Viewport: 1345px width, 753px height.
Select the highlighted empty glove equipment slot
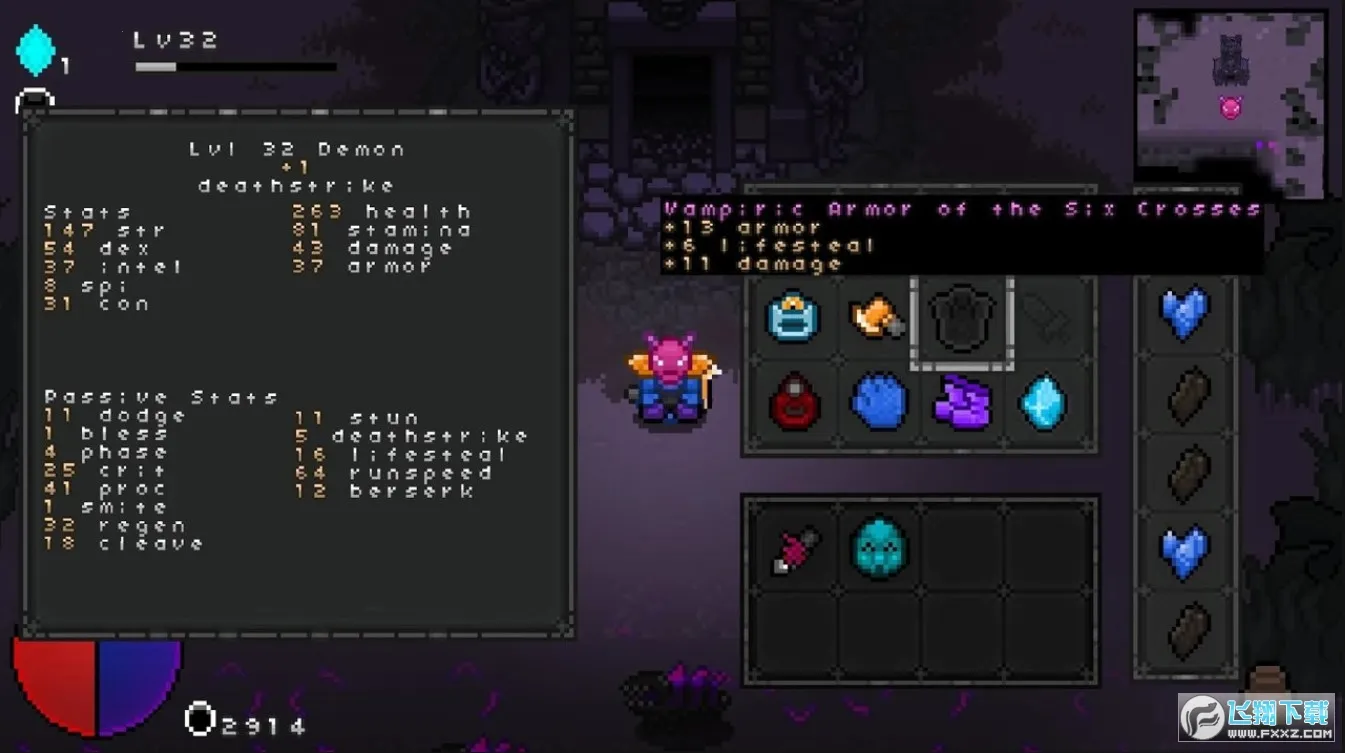point(961,318)
